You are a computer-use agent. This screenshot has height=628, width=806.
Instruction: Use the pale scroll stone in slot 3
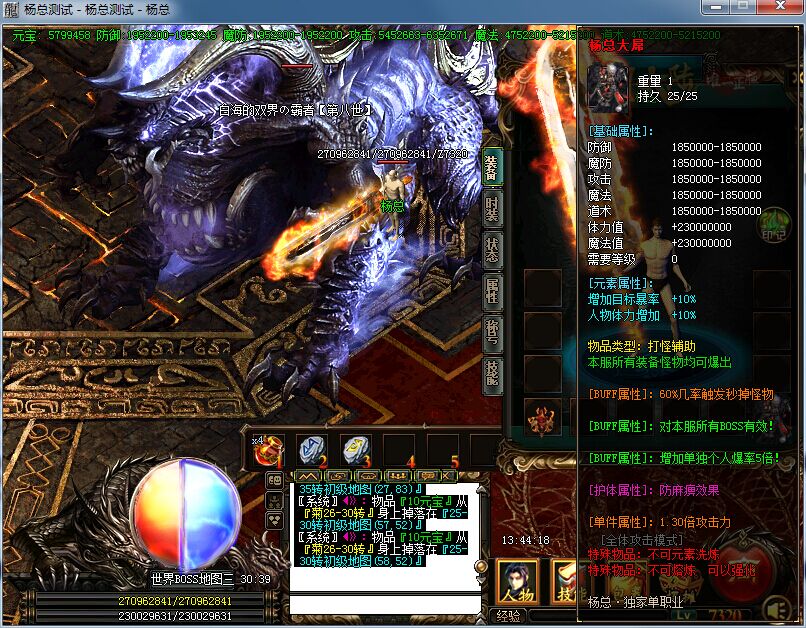355,451
